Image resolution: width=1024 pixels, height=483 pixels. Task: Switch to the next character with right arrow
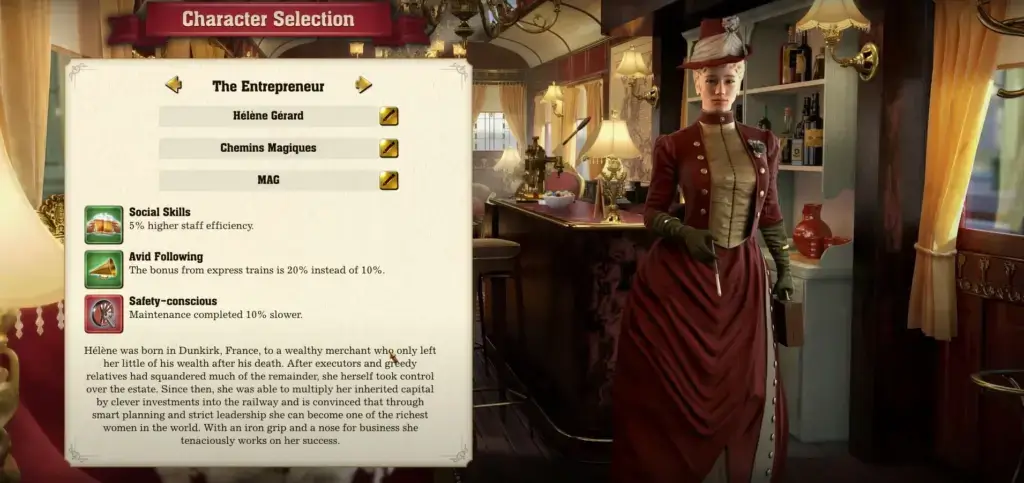coord(364,85)
